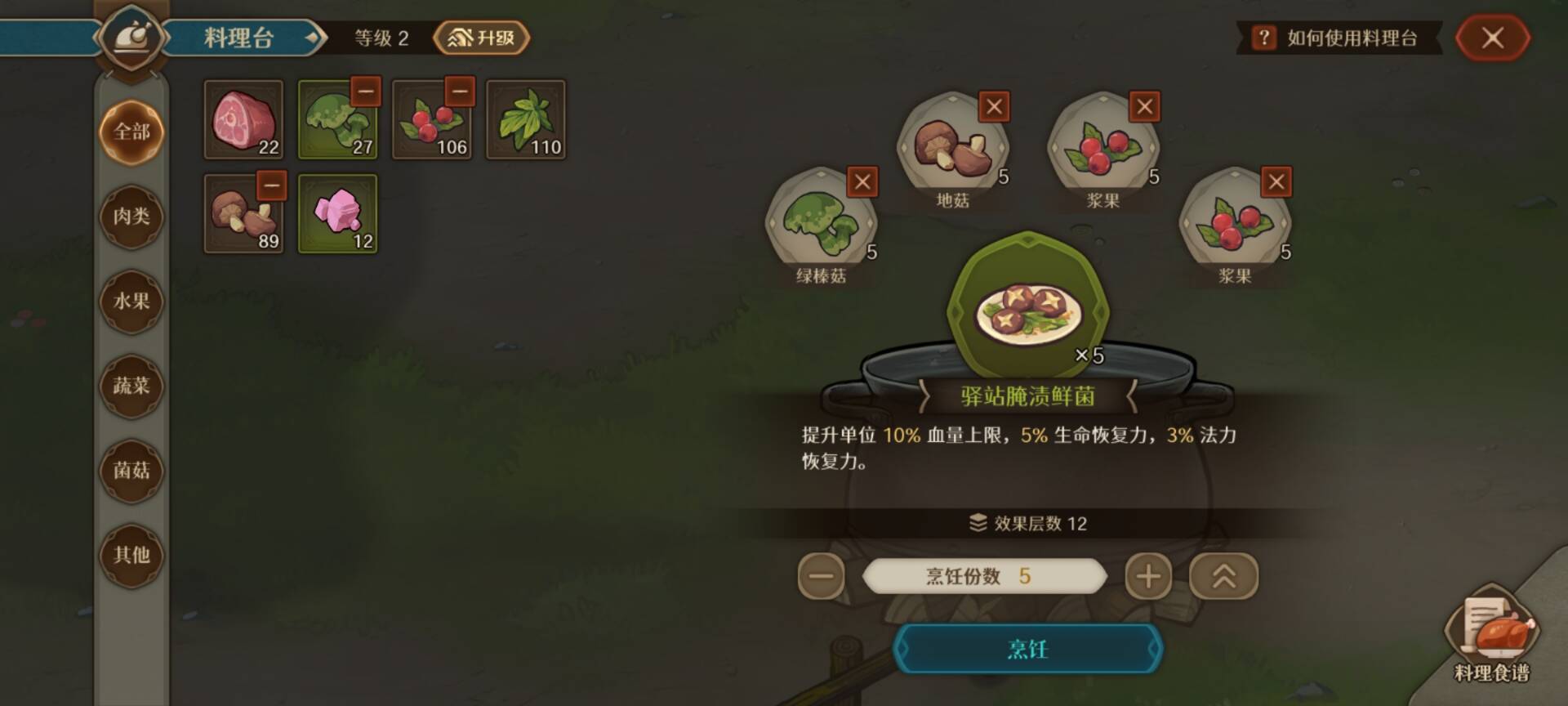Viewport: 1568px width, 706px height.
Task: Click the 升级 upgrade button
Action: (x=480, y=38)
